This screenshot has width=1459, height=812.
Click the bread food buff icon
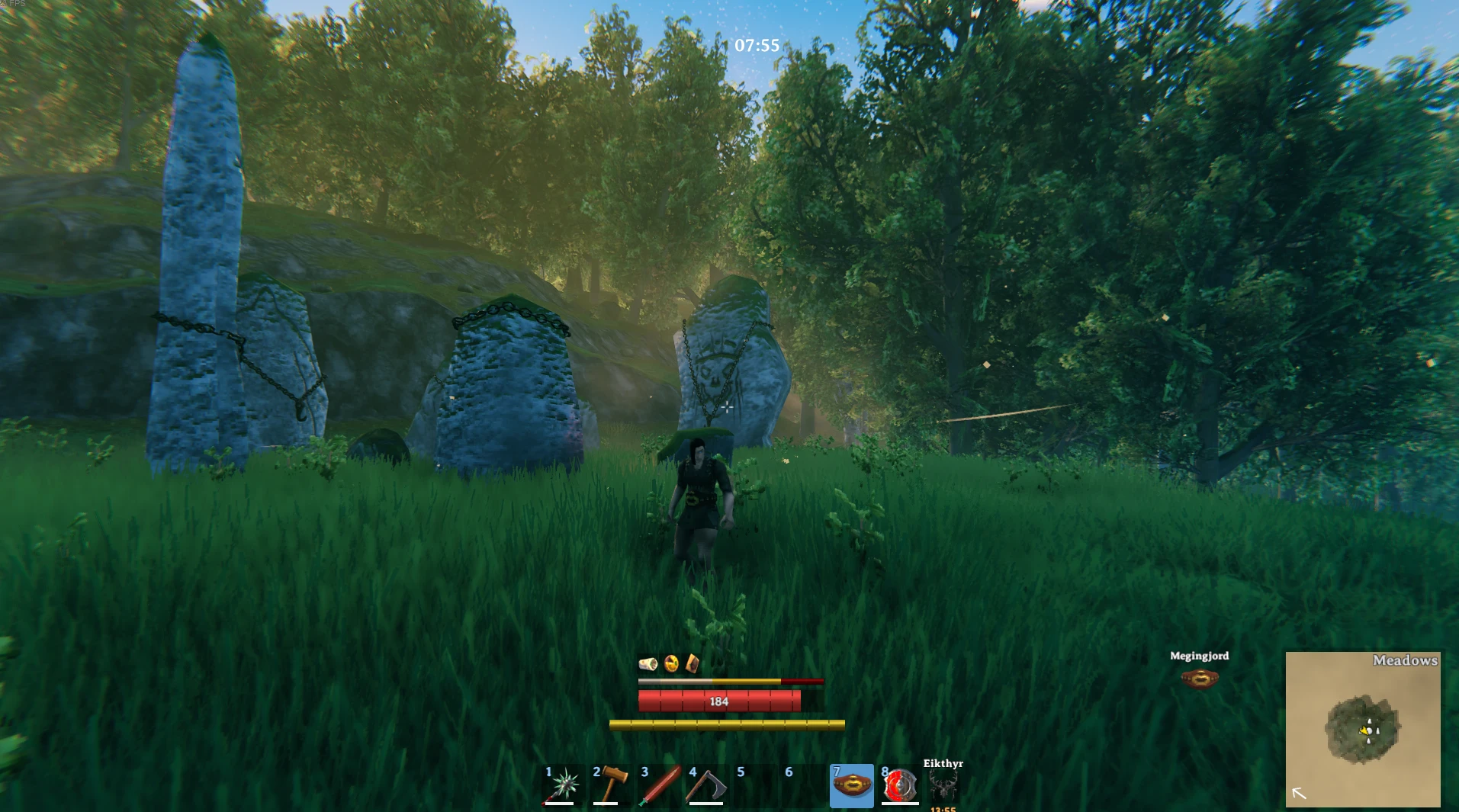(x=694, y=663)
